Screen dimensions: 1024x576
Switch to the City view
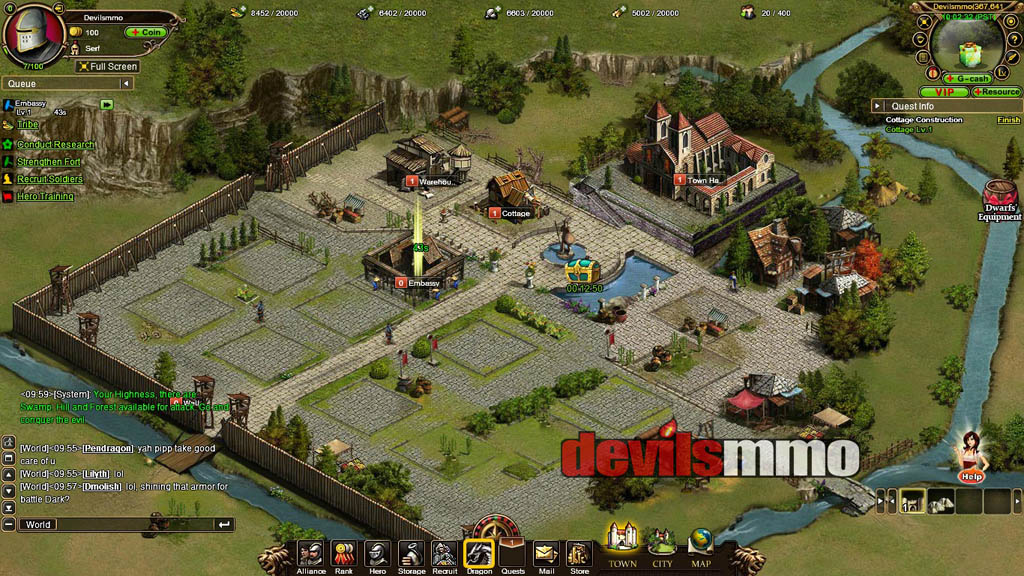pyautogui.click(x=662, y=547)
